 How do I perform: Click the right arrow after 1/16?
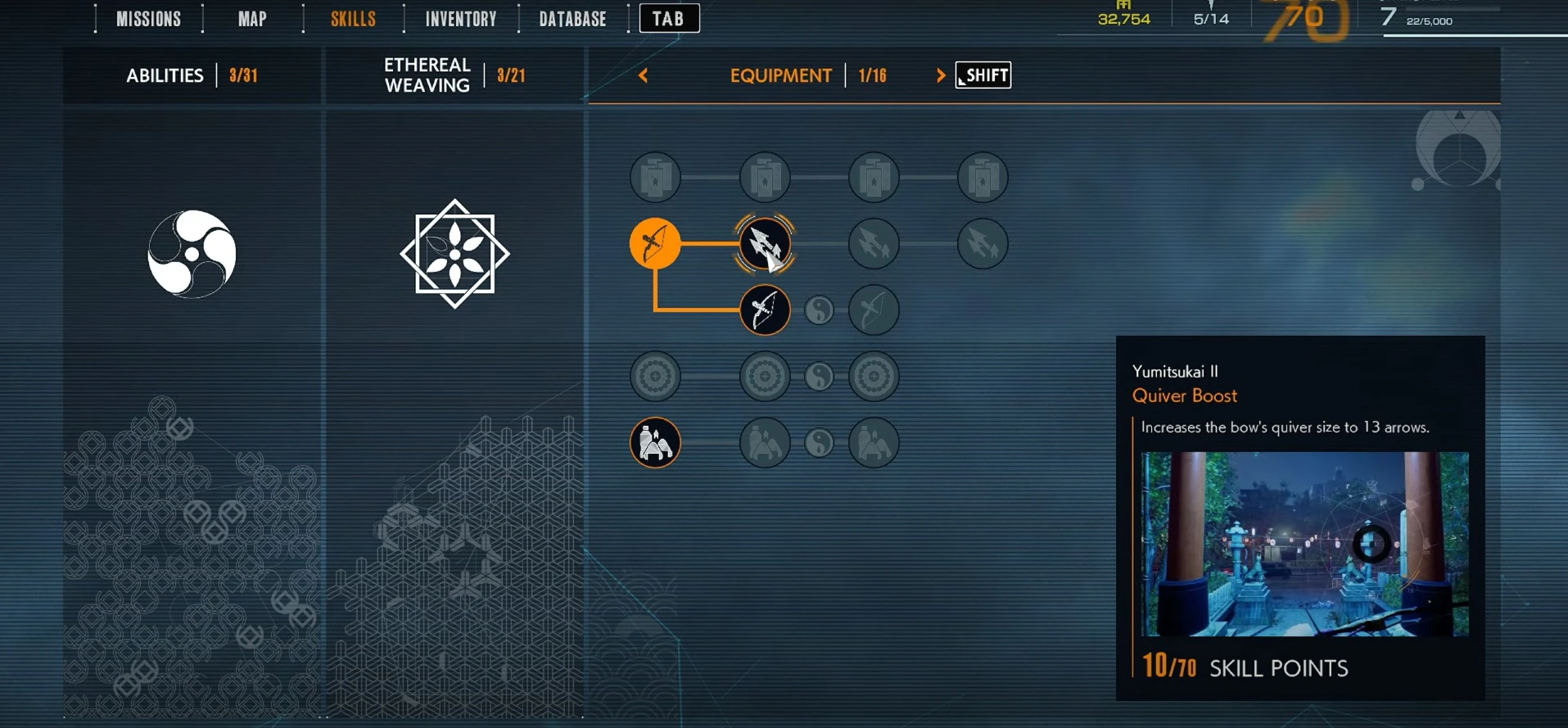940,75
